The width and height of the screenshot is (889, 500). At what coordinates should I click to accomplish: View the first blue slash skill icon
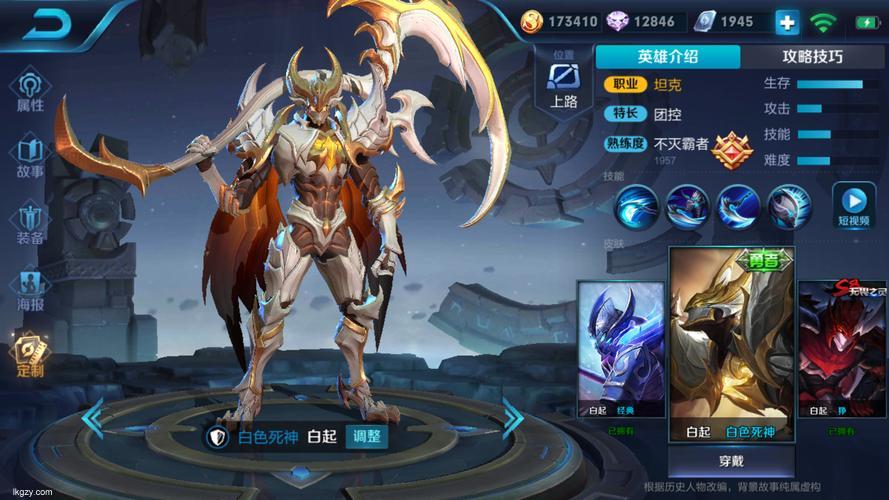pos(637,207)
